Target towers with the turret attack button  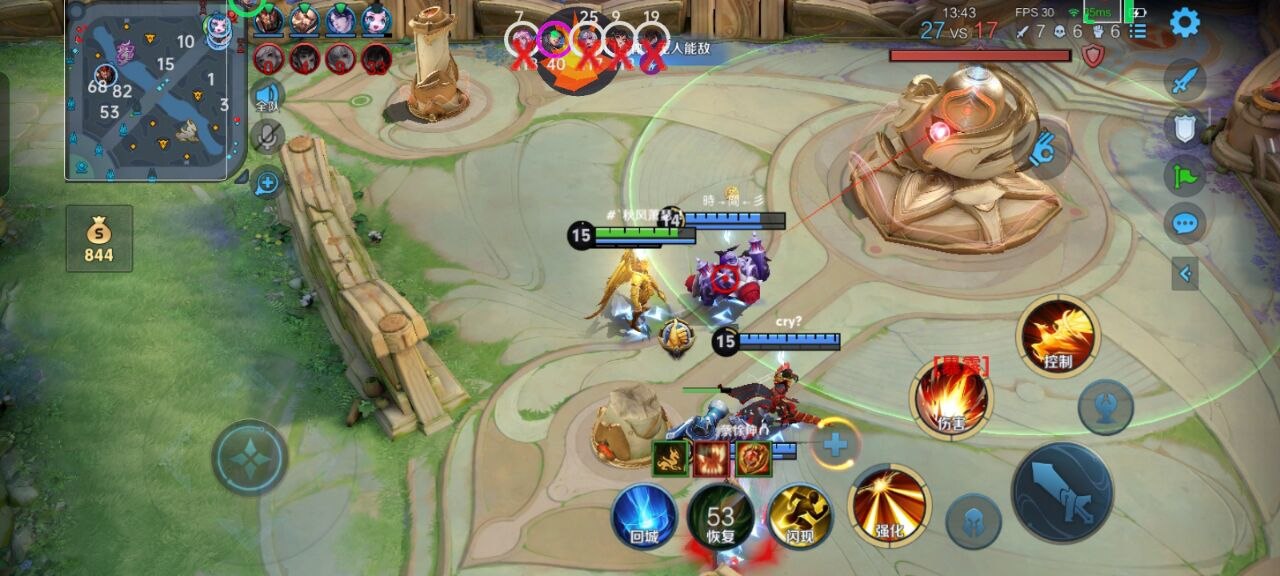coord(1105,407)
